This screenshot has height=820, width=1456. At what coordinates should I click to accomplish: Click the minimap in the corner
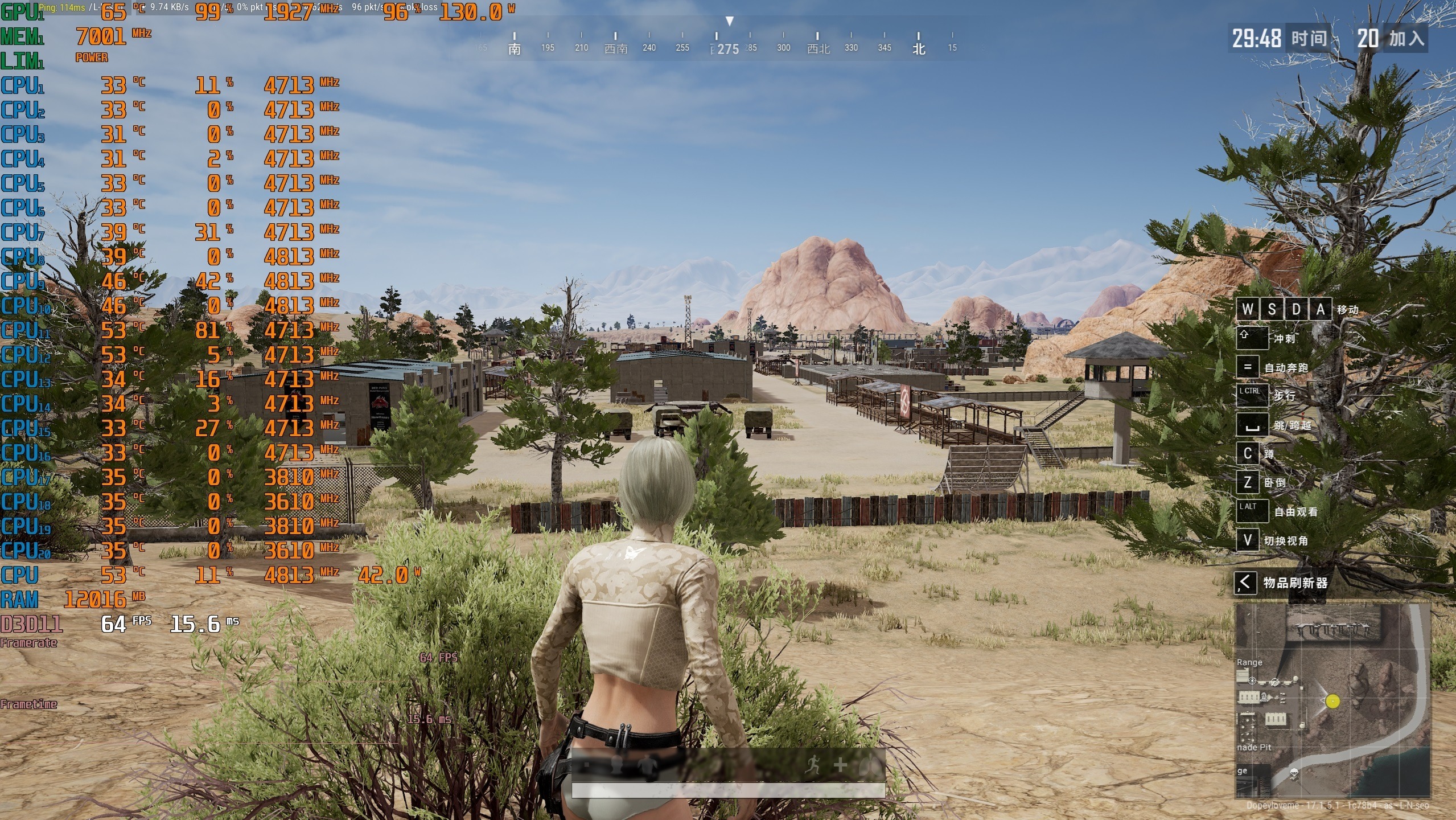(x=1332, y=700)
